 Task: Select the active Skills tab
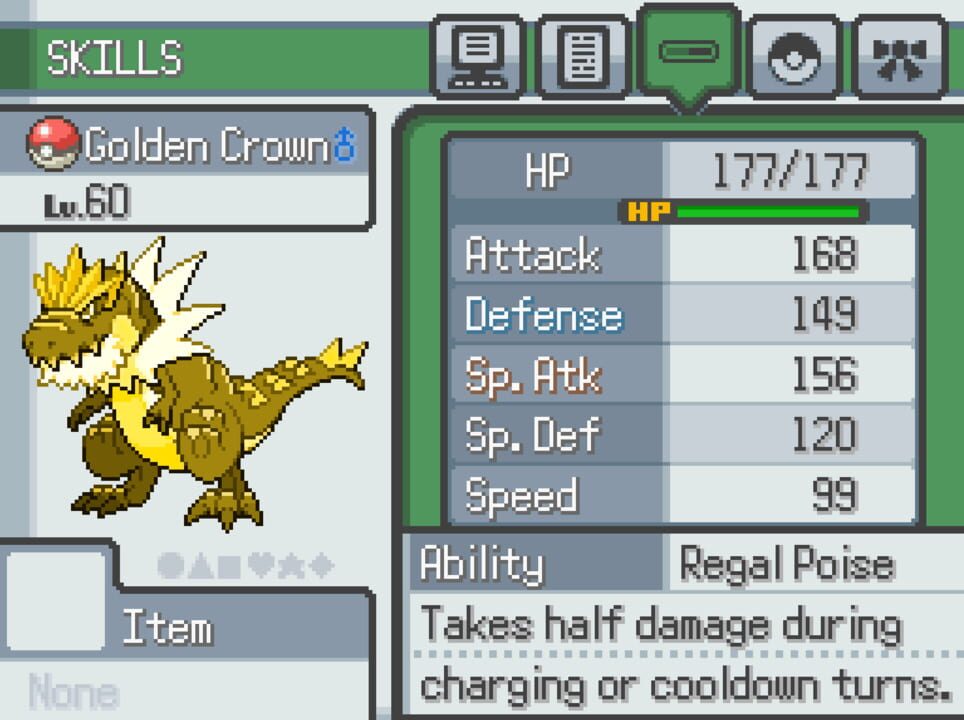(x=689, y=51)
